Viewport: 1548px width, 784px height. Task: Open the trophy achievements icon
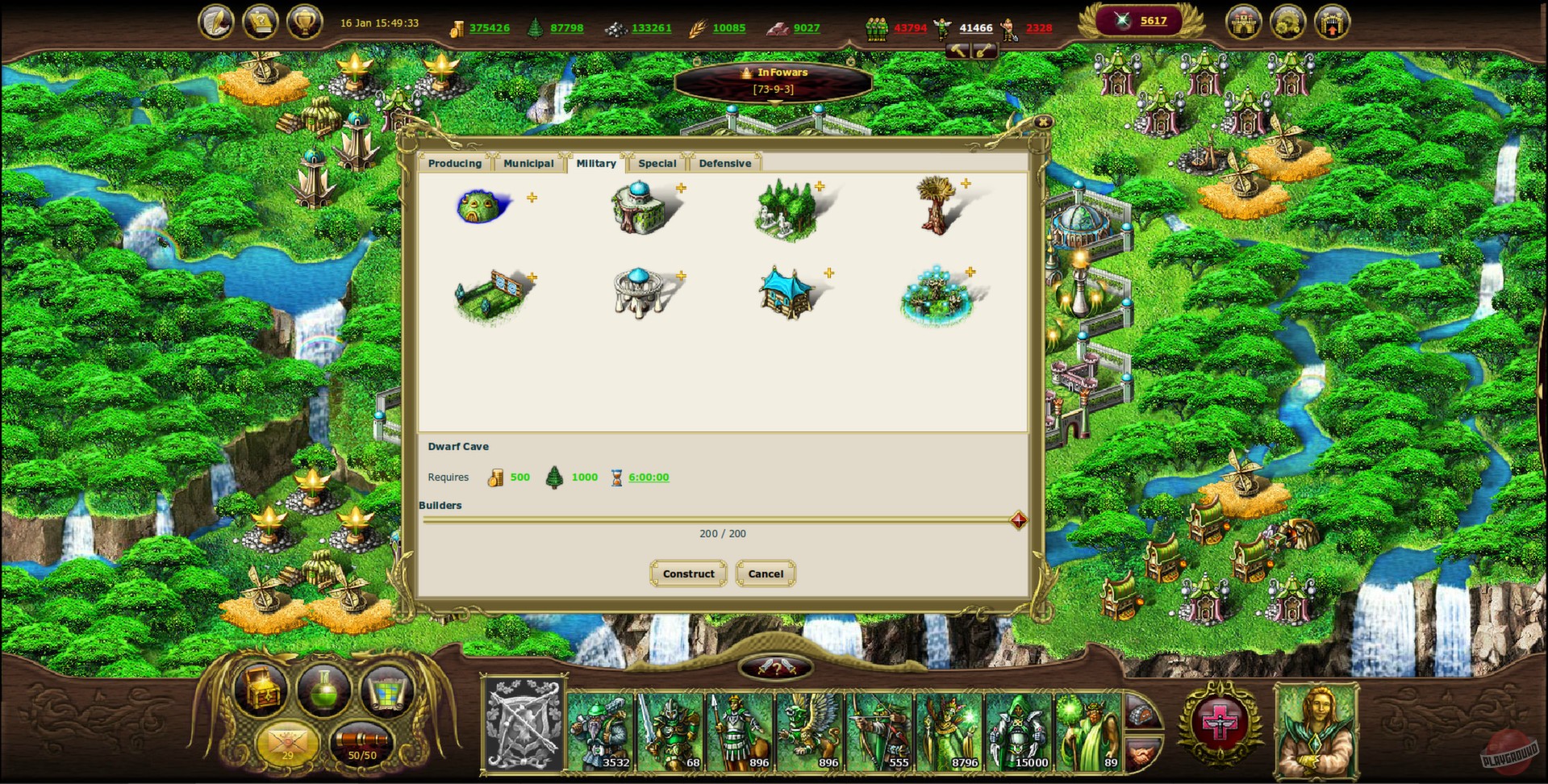click(x=303, y=22)
